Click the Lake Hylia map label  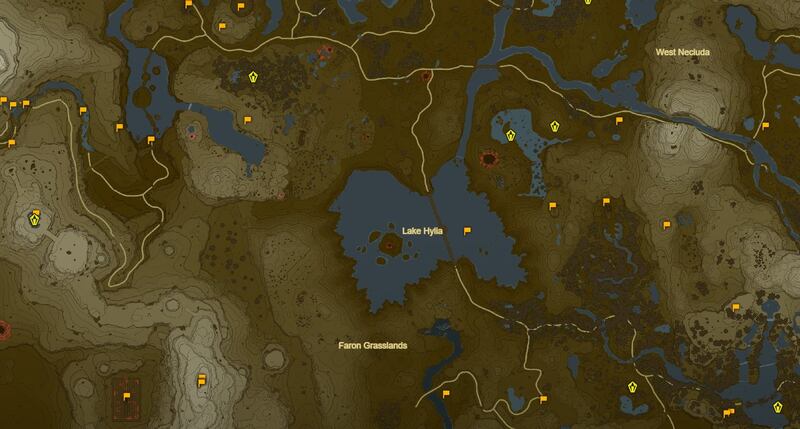pyautogui.click(x=422, y=231)
